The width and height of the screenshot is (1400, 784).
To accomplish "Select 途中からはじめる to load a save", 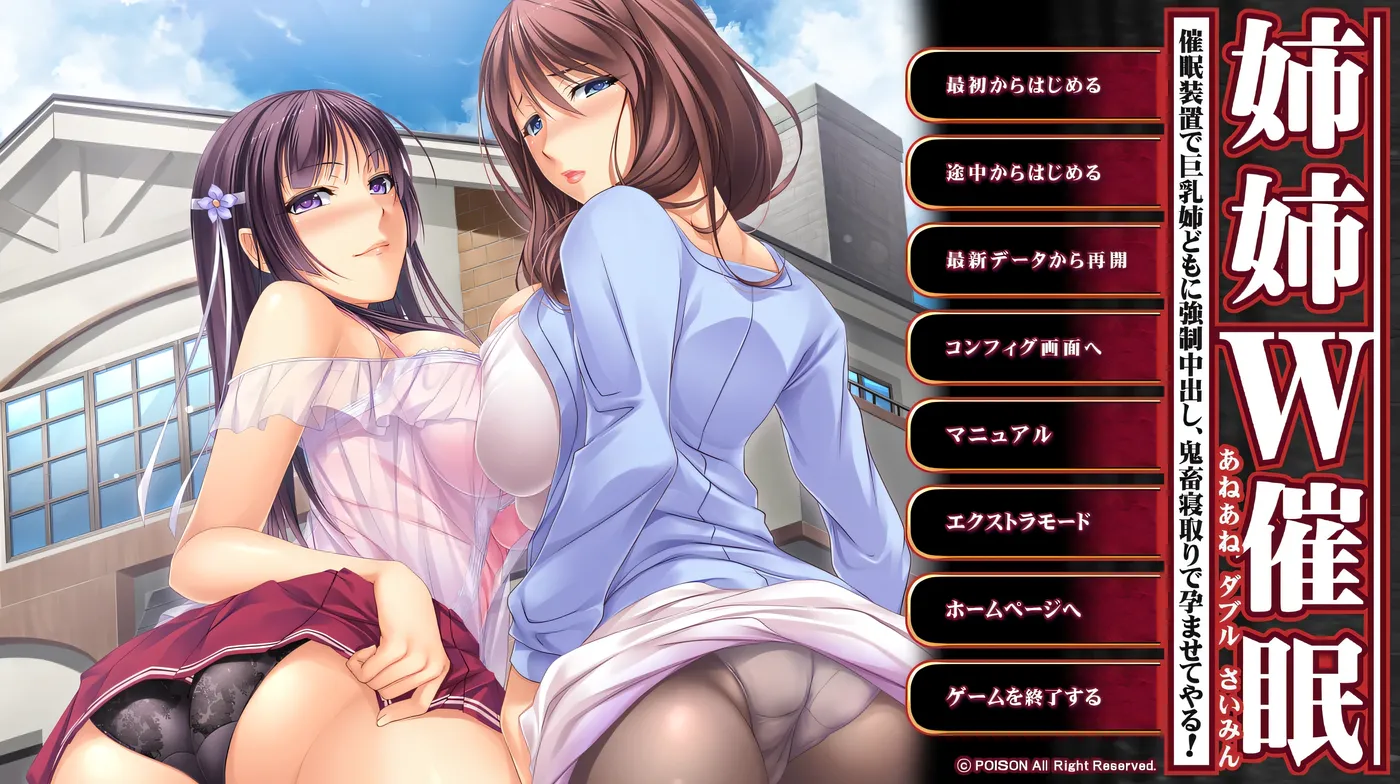I will tap(1023, 173).
